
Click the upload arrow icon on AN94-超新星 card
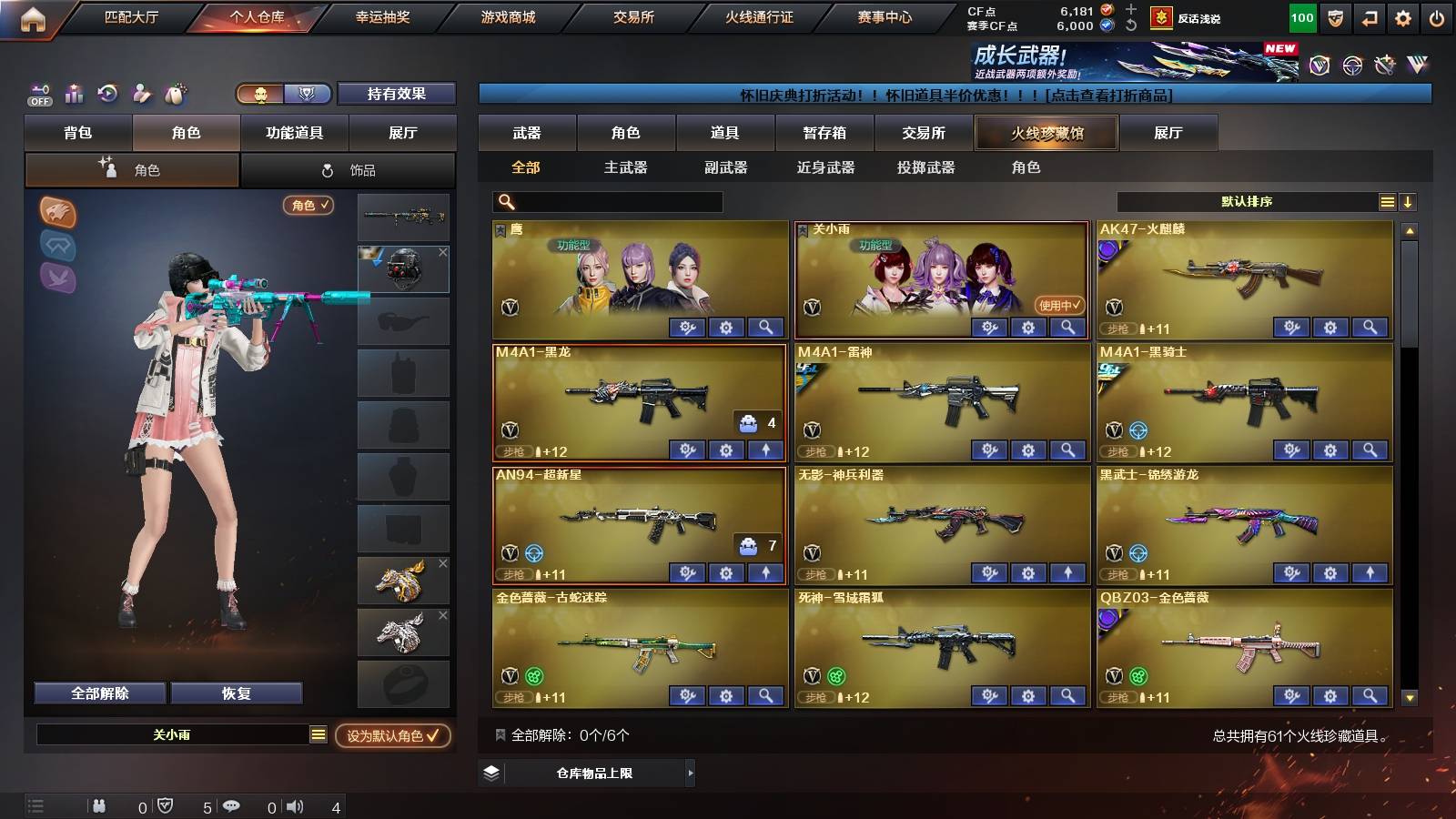click(x=766, y=572)
